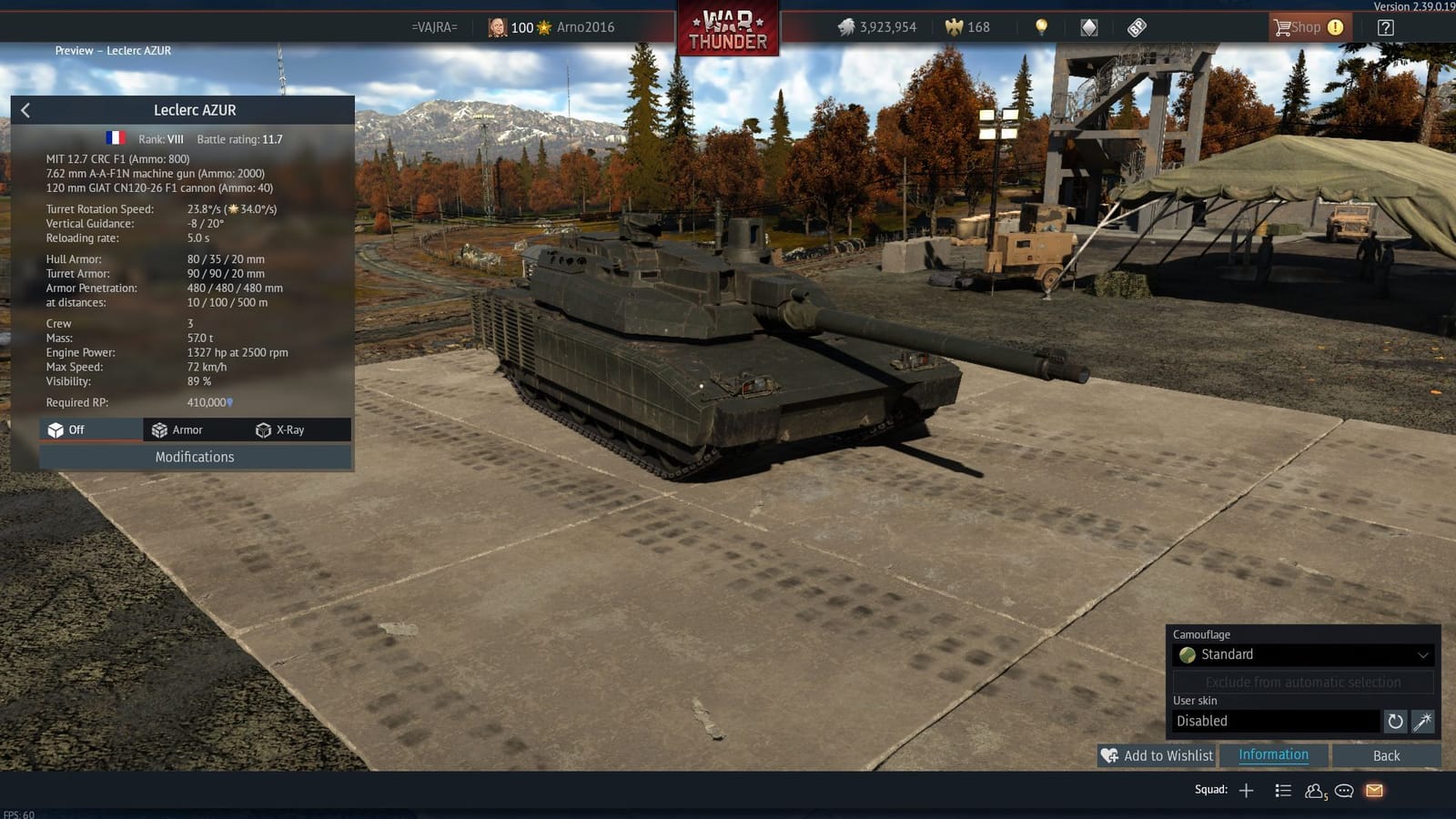Click Add to Wishlist
The width and height of the screenshot is (1456, 819).
[1156, 755]
